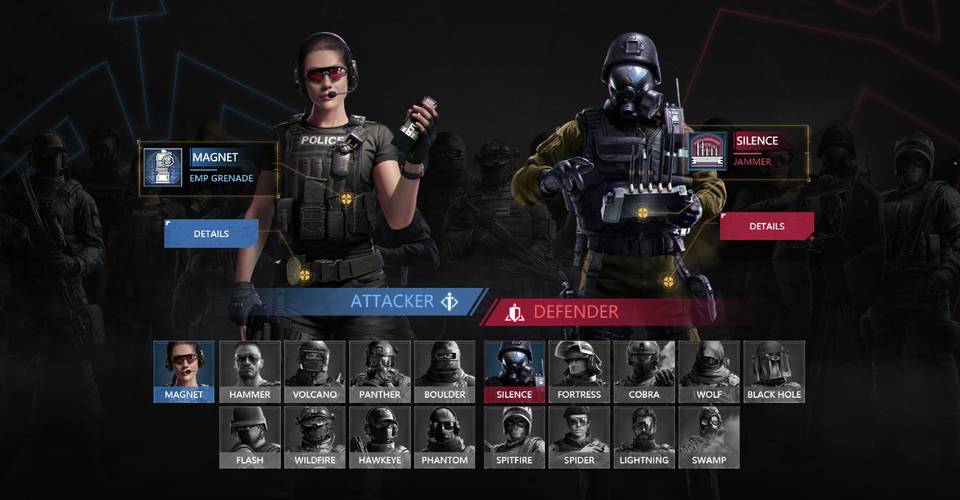Select the Wildfire operator tile
Viewport: 960px width, 500px height.
pos(314,437)
